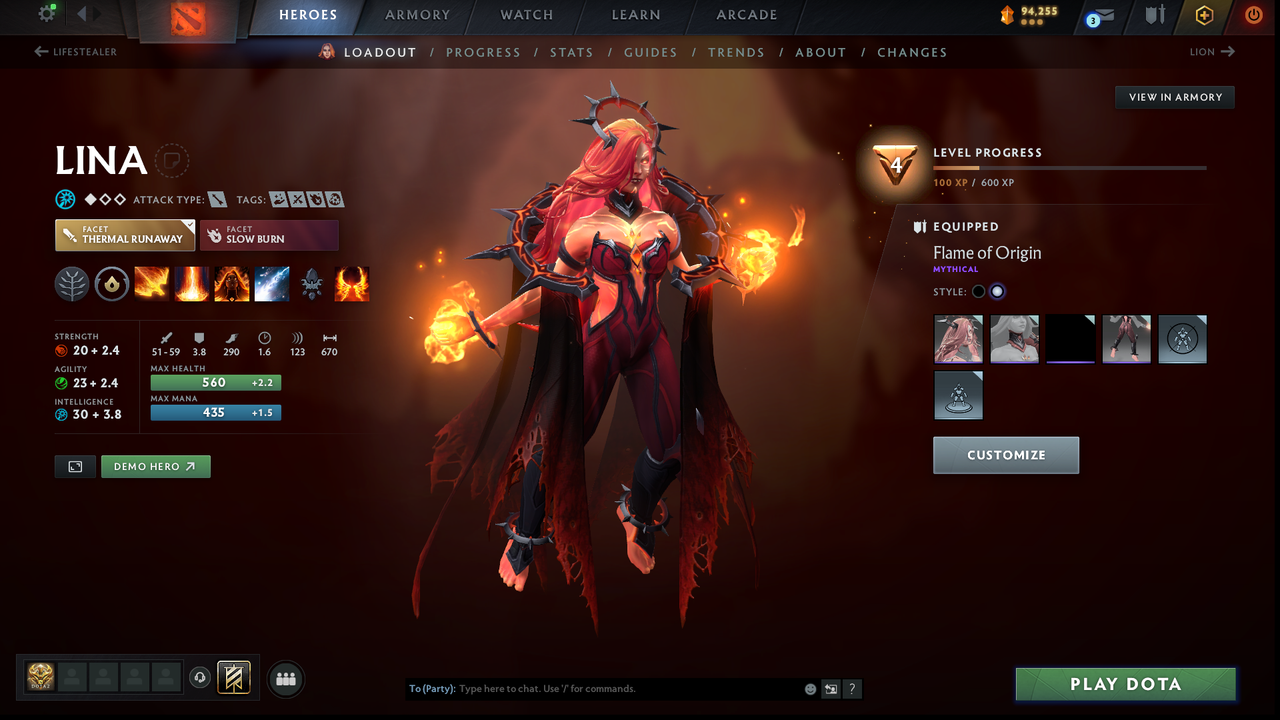Open the Light Strike Array ability icon
Viewport: 1280px width, 720px height.
[191, 284]
